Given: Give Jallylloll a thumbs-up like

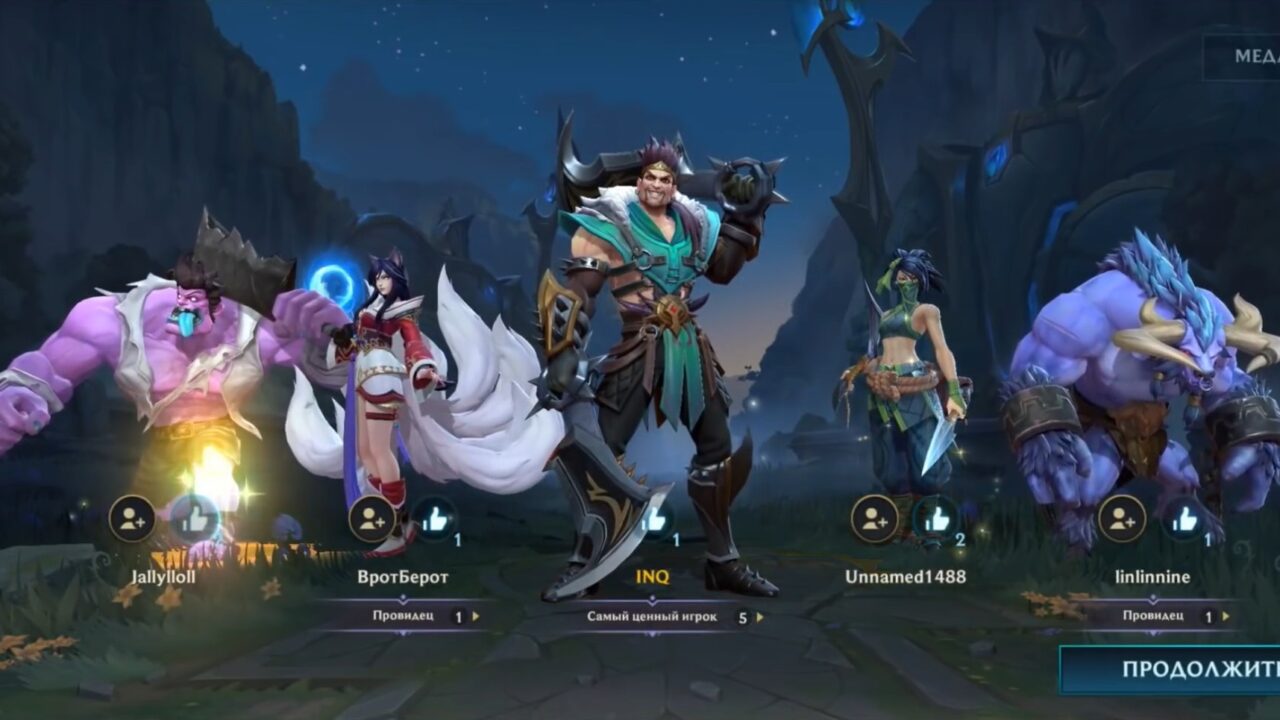Looking at the screenshot, I should pos(195,519).
